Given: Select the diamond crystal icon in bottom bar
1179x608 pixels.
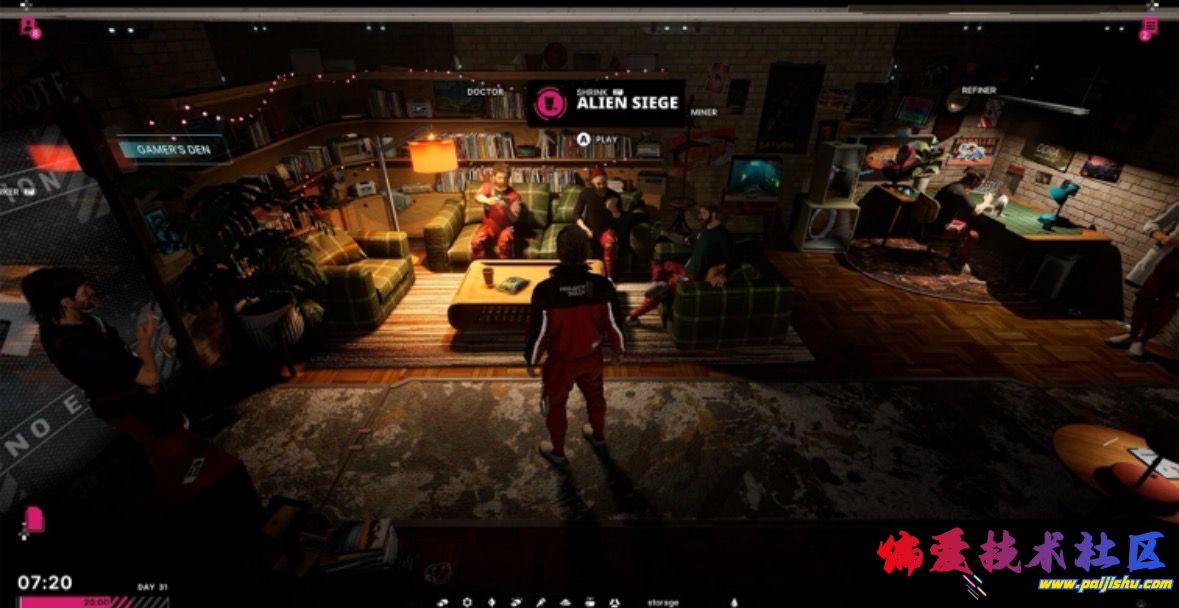Looking at the screenshot, I should [x=491, y=602].
